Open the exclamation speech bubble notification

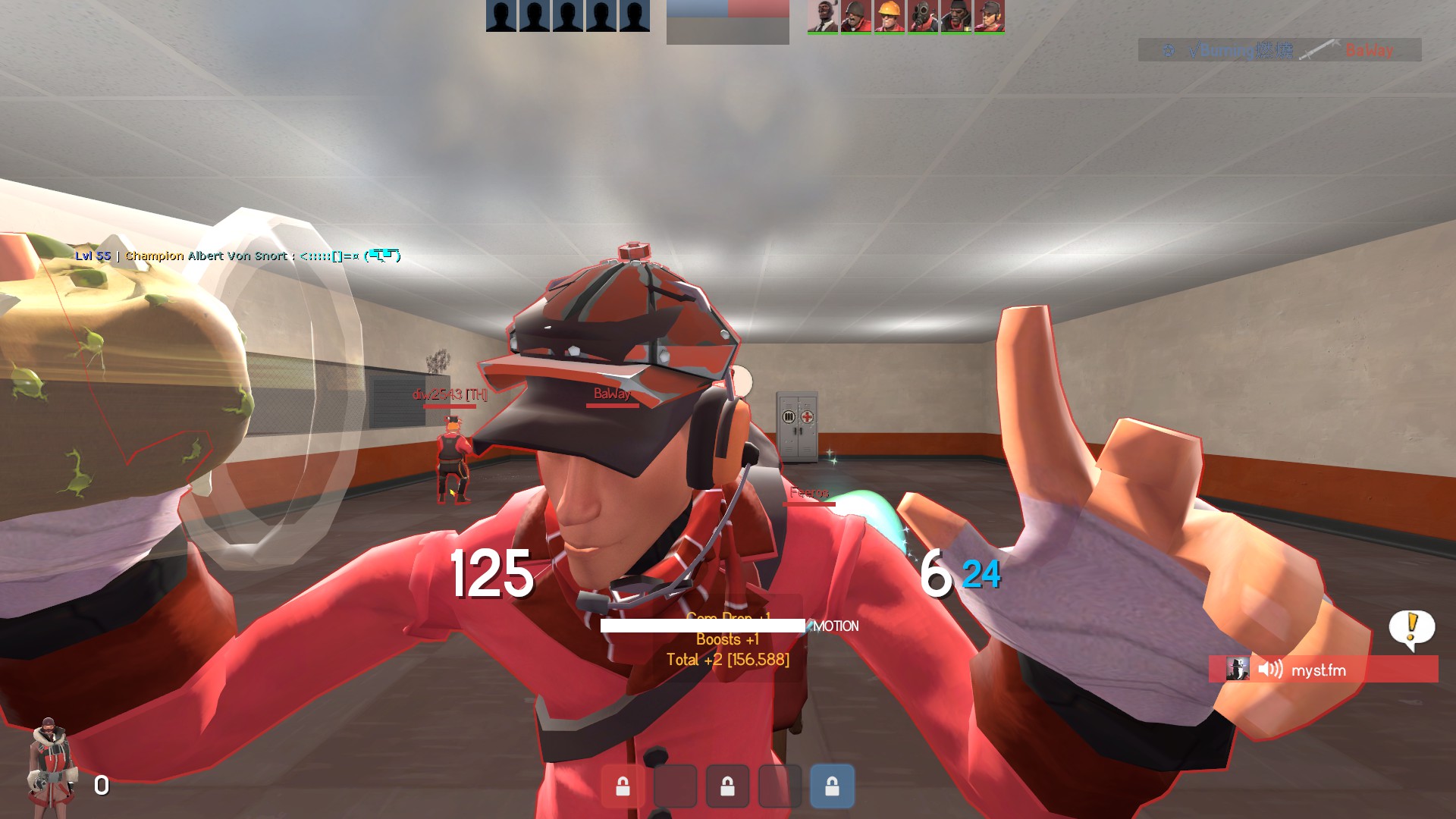pyautogui.click(x=1411, y=629)
